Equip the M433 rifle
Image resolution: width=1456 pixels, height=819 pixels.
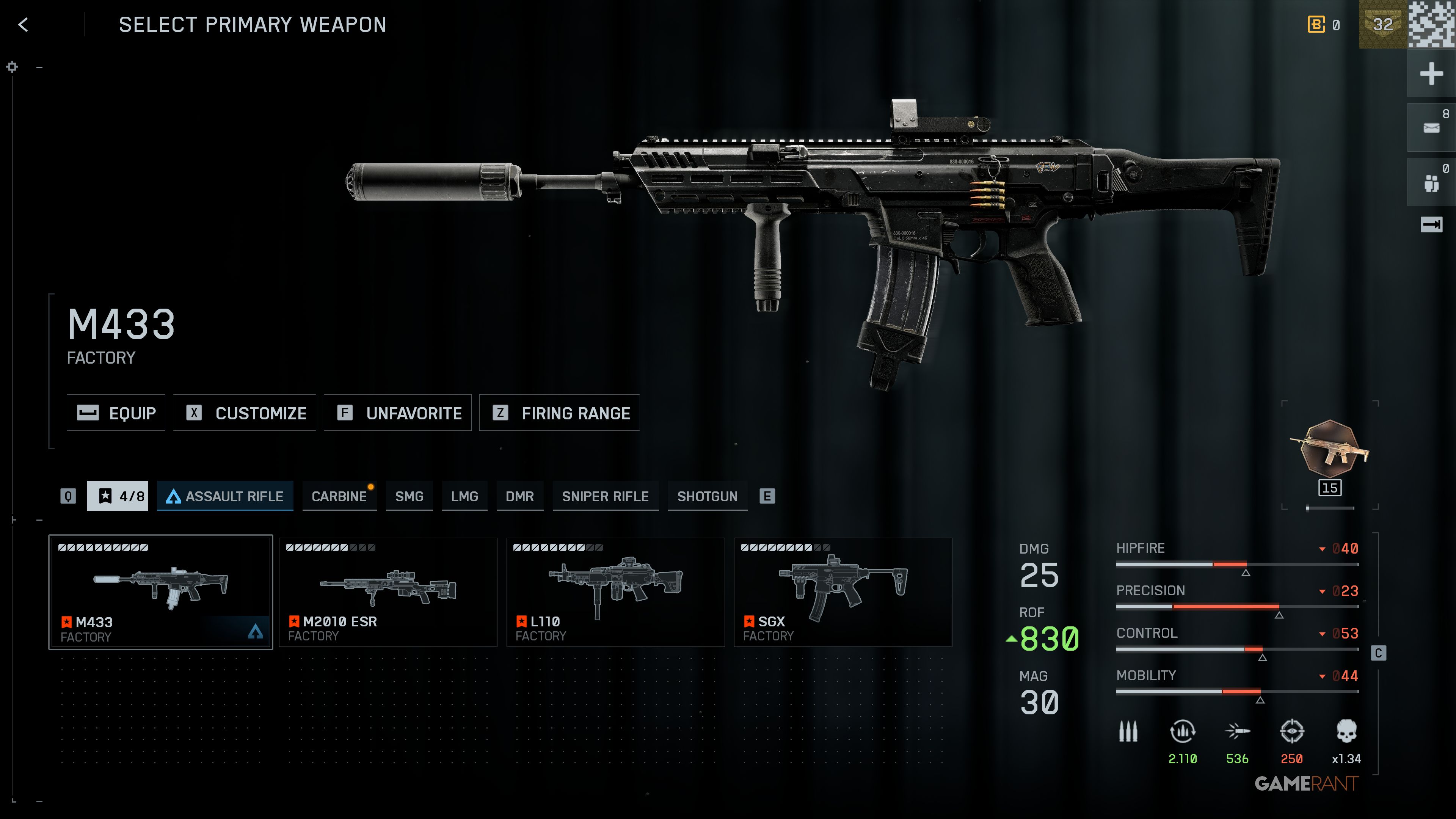(x=116, y=413)
